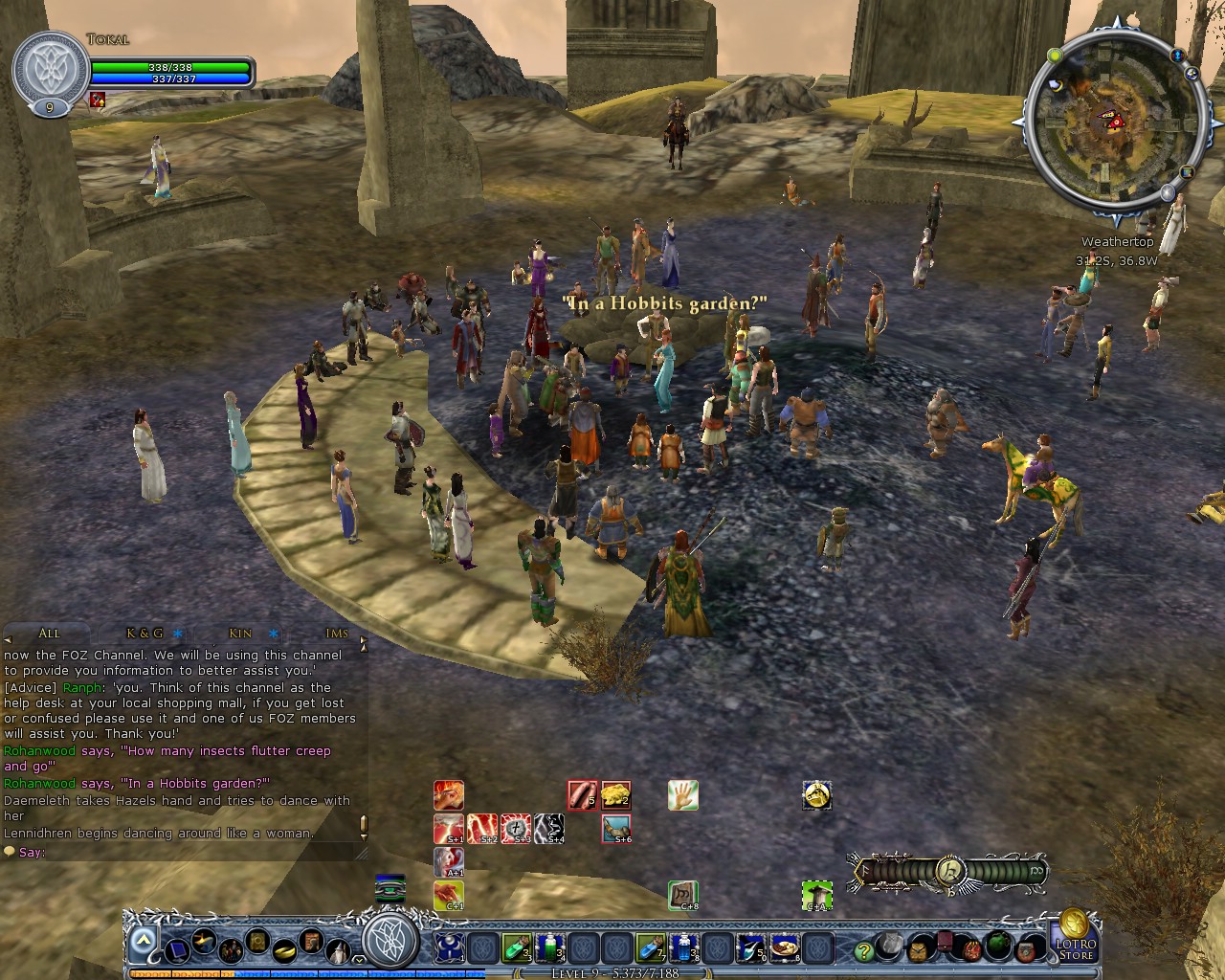Click Ranph's name in the Advice channel
1225x980 pixels.
point(81,687)
